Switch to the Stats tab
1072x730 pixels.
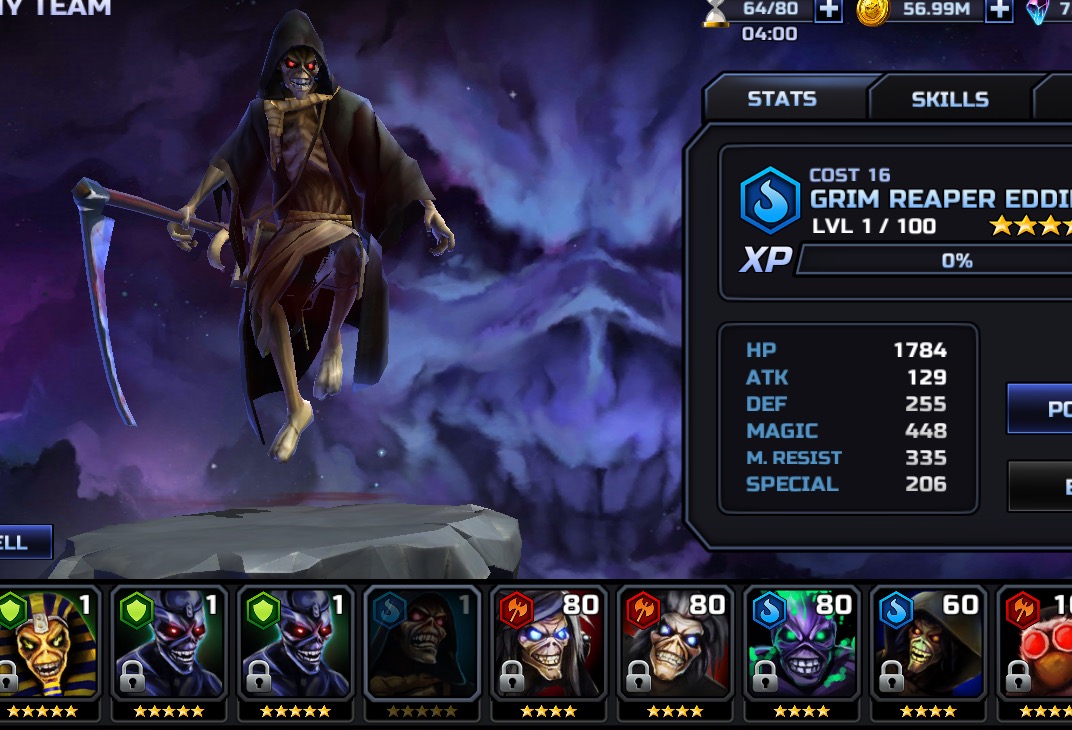[782, 99]
